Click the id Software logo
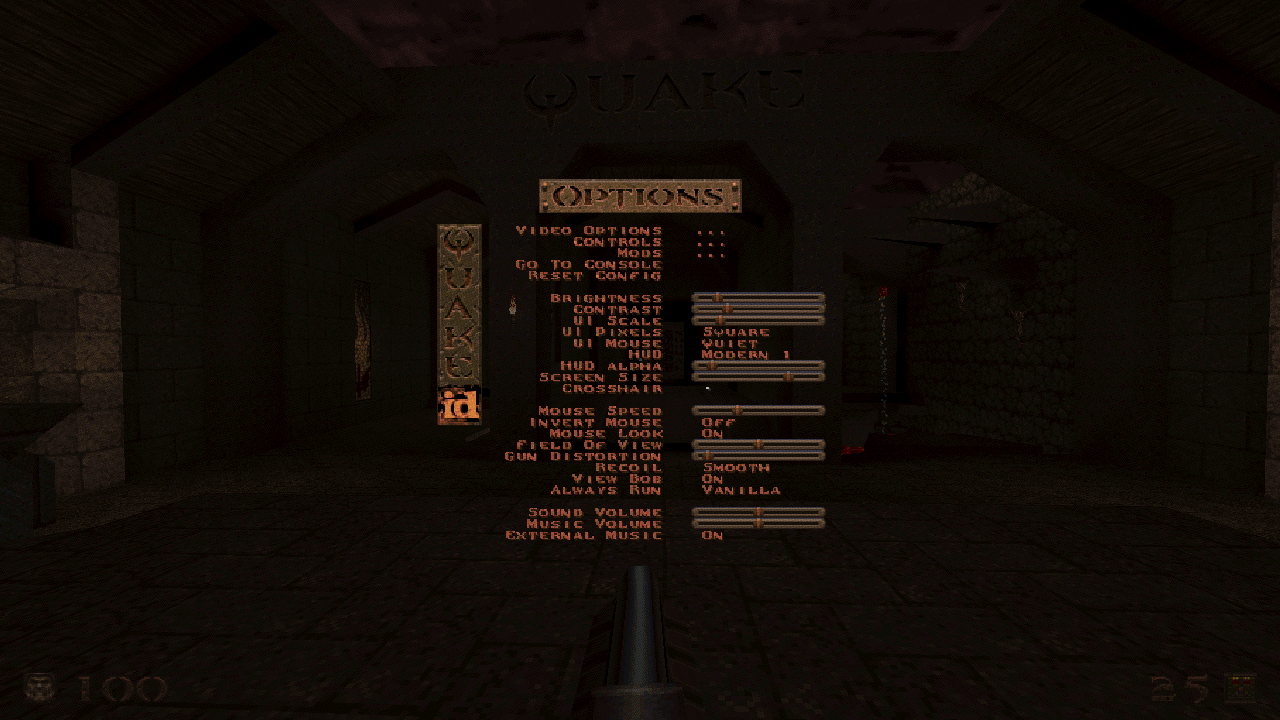 point(459,402)
